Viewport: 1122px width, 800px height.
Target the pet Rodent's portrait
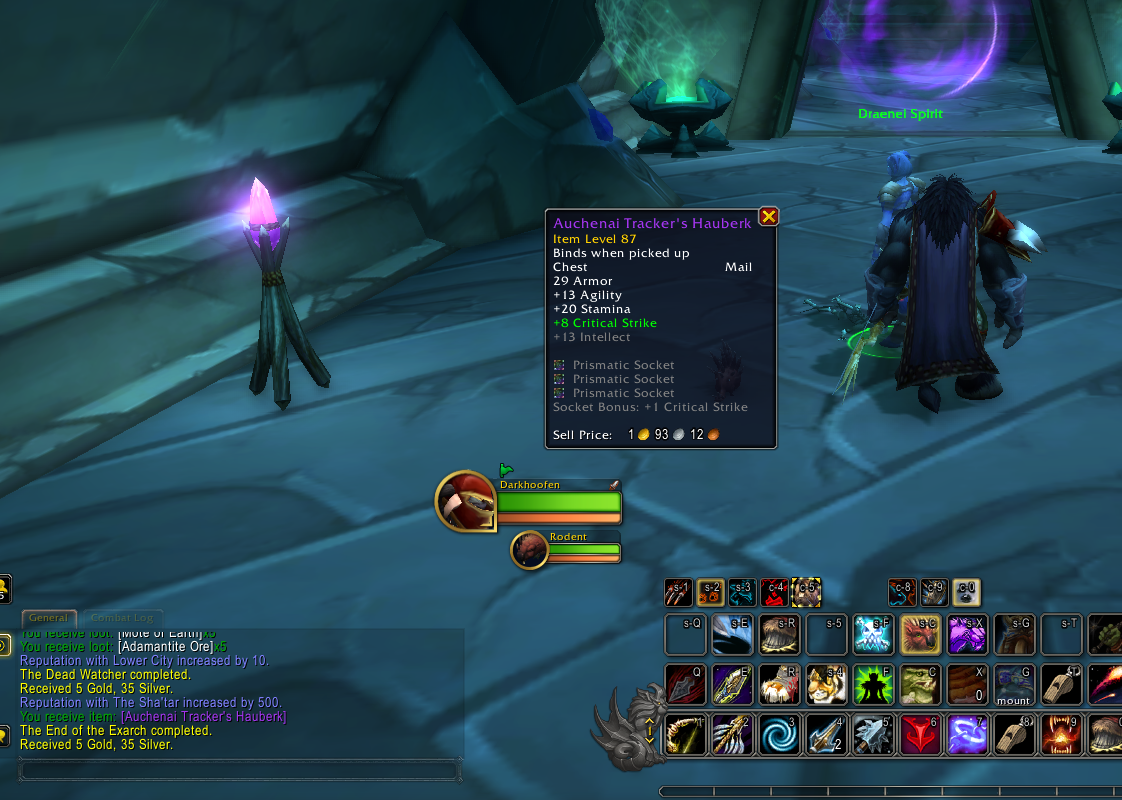530,549
